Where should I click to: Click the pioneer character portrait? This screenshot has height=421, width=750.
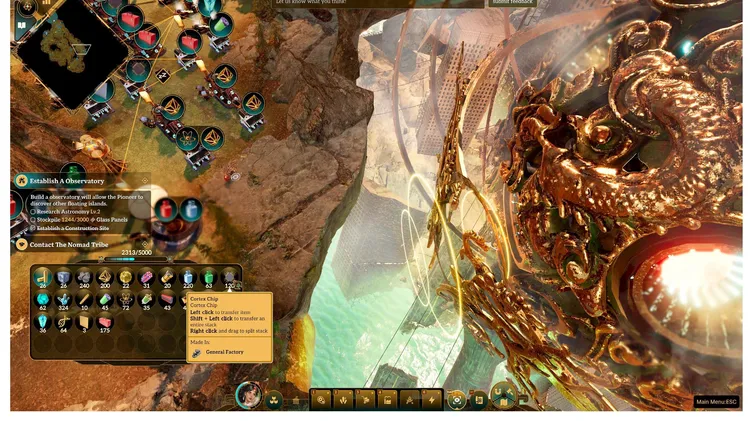[248, 396]
